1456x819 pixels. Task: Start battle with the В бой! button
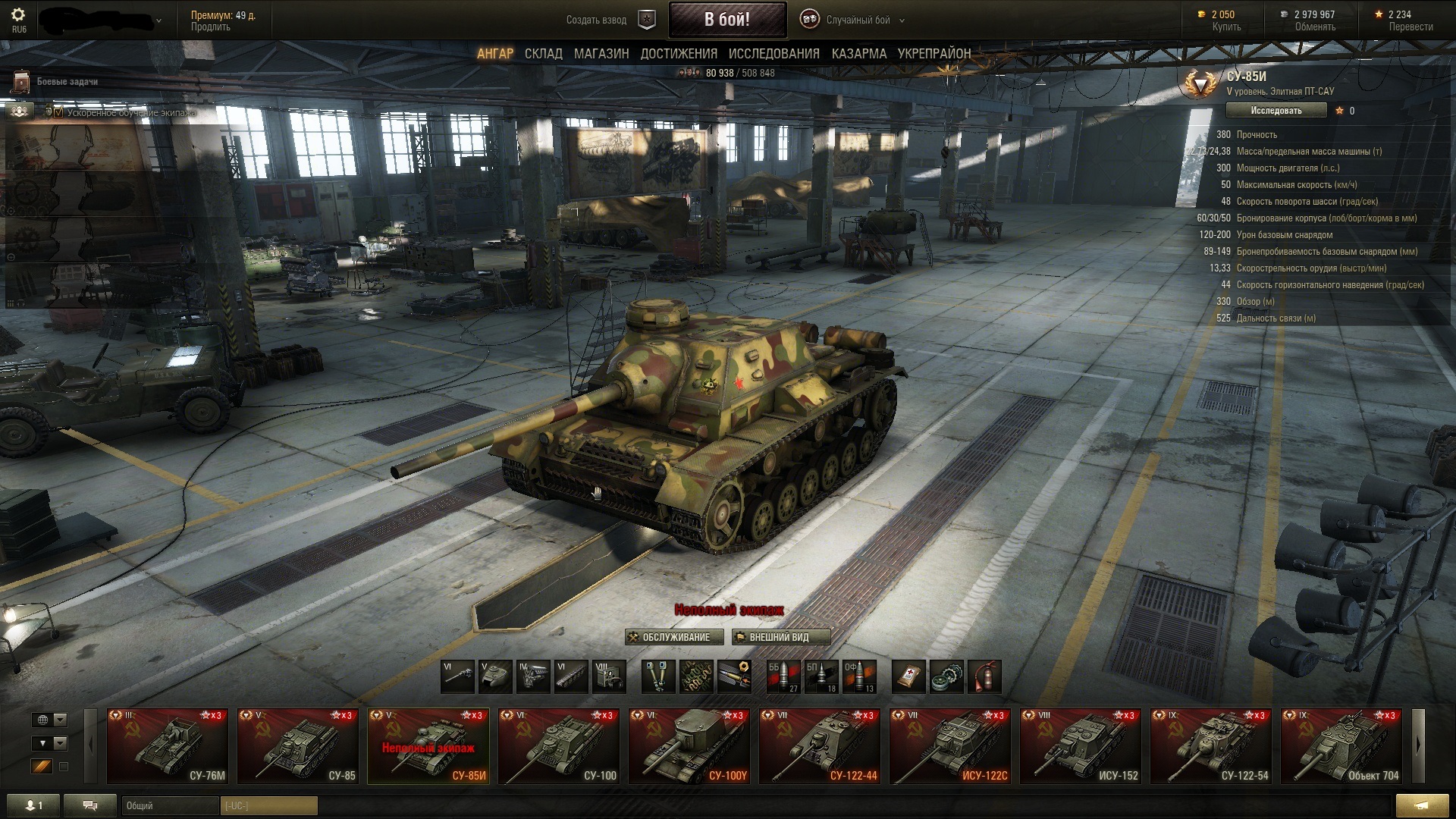[726, 20]
